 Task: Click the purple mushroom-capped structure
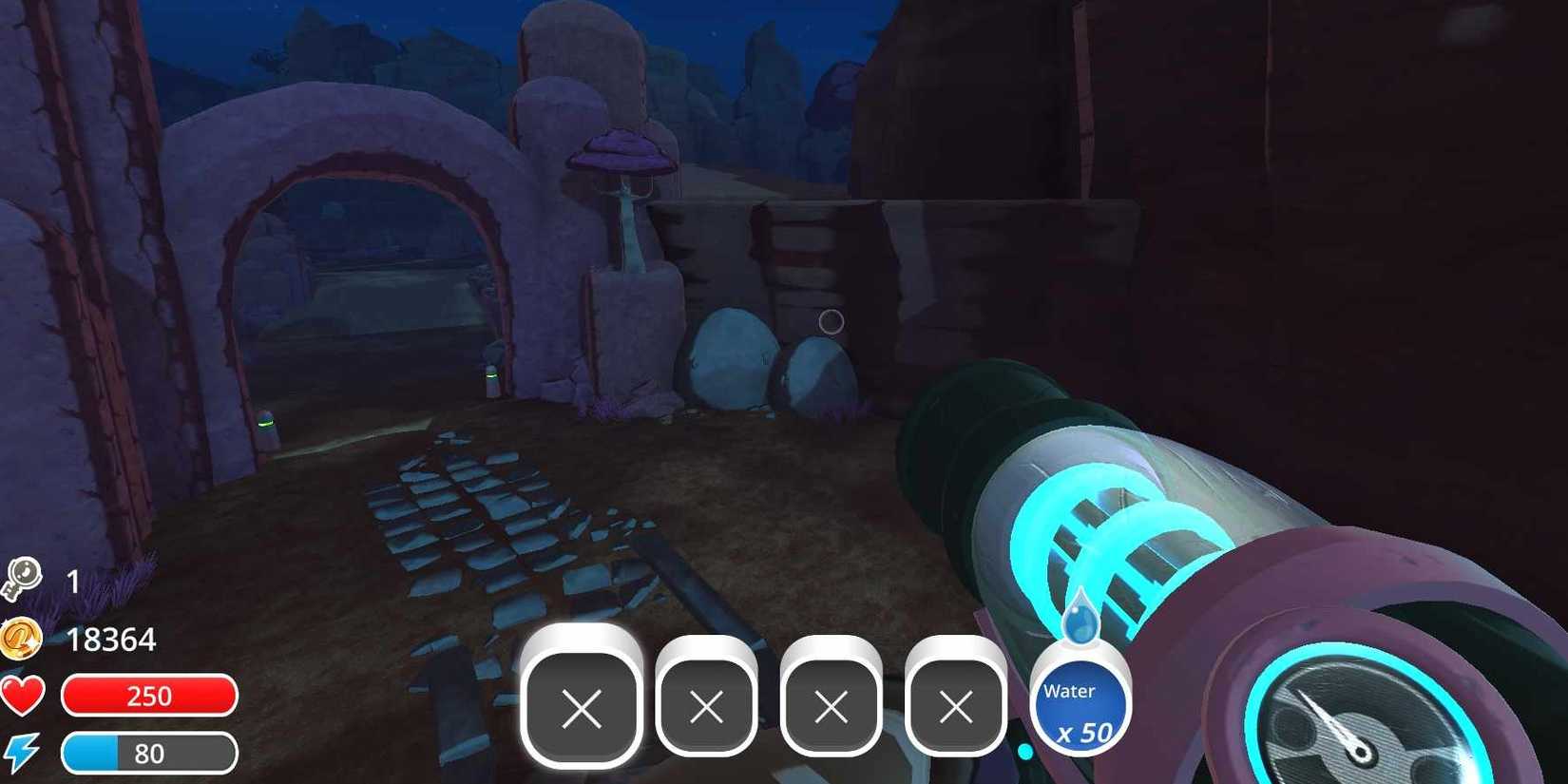(x=622, y=153)
